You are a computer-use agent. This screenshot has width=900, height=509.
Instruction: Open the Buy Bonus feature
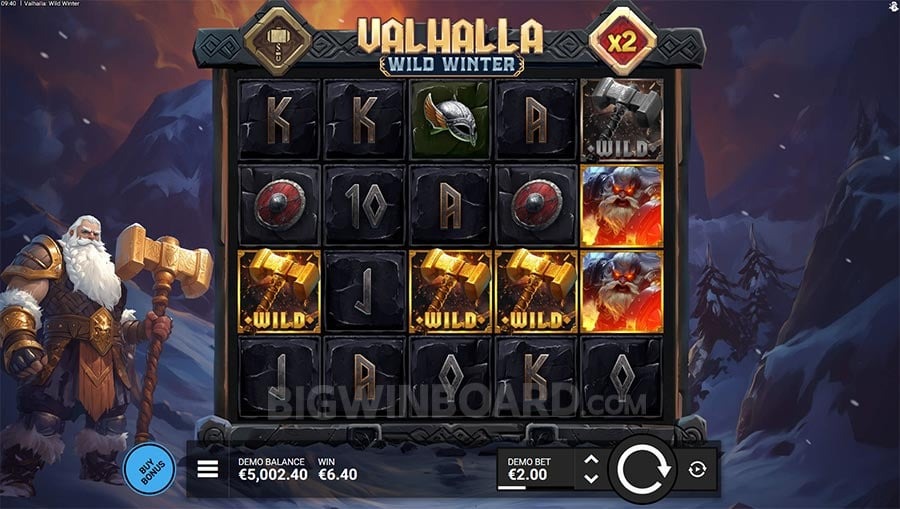click(x=149, y=469)
